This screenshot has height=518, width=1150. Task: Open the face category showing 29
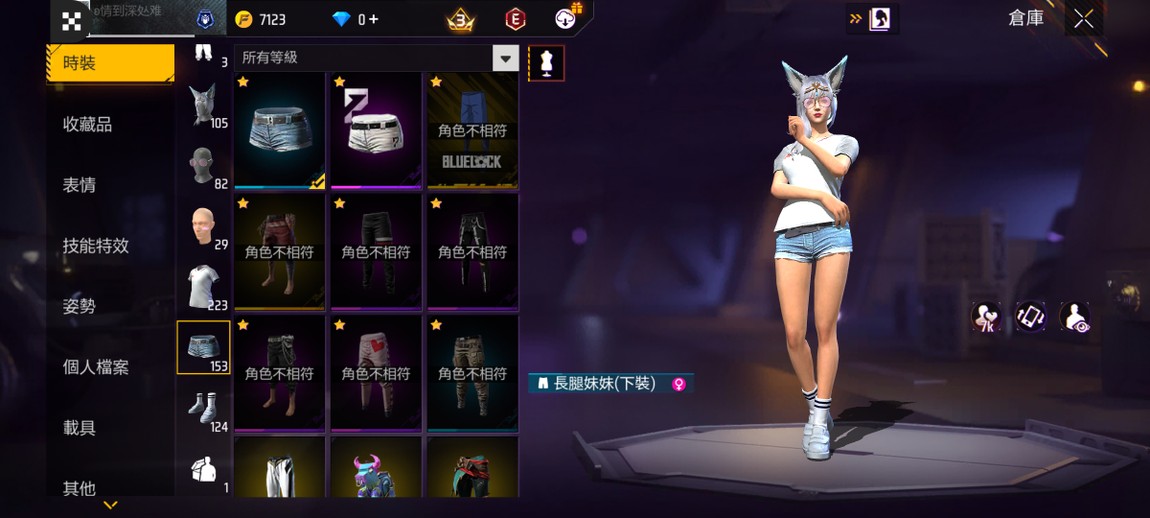click(x=204, y=227)
